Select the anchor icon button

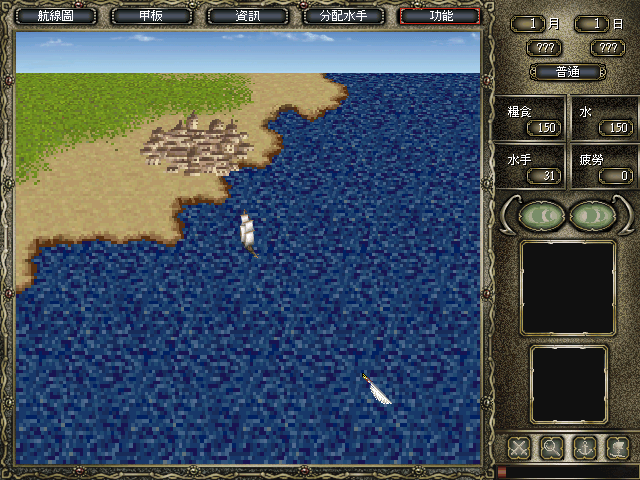pyautogui.click(x=584, y=448)
